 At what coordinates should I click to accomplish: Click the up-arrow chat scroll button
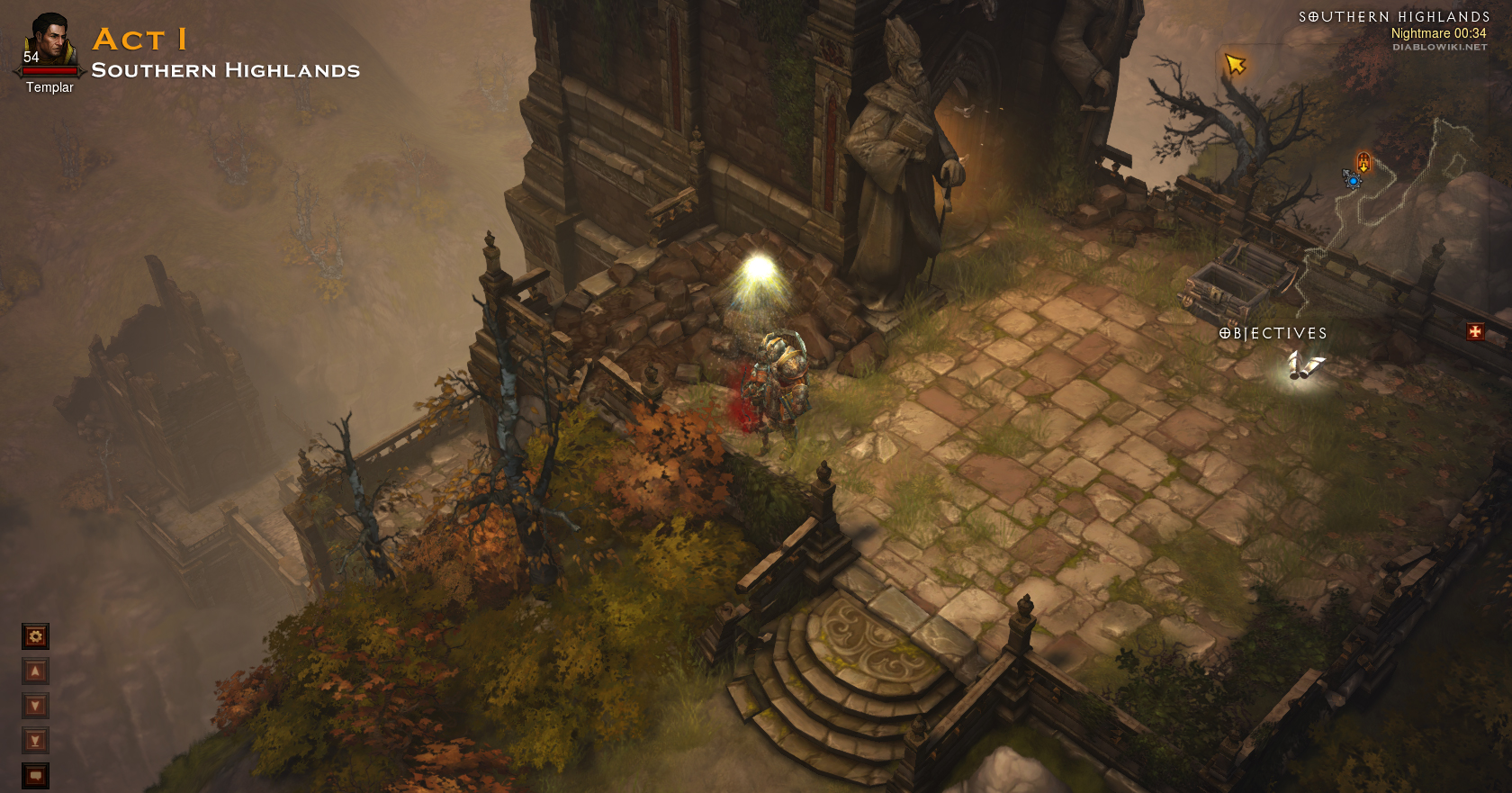[x=35, y=671]
